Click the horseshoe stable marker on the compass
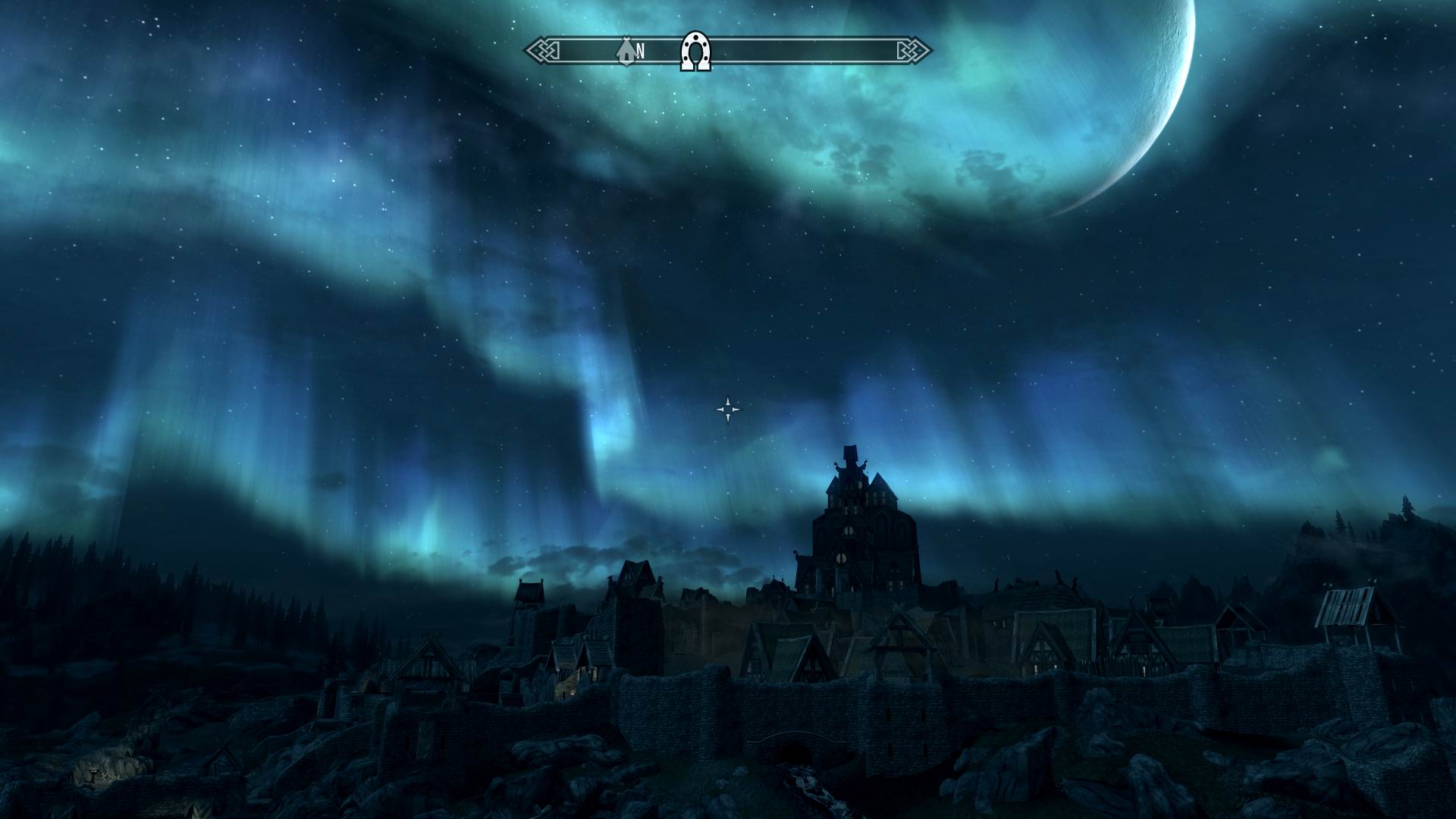This screenshot has width=1456, height=819. (695, 52)
